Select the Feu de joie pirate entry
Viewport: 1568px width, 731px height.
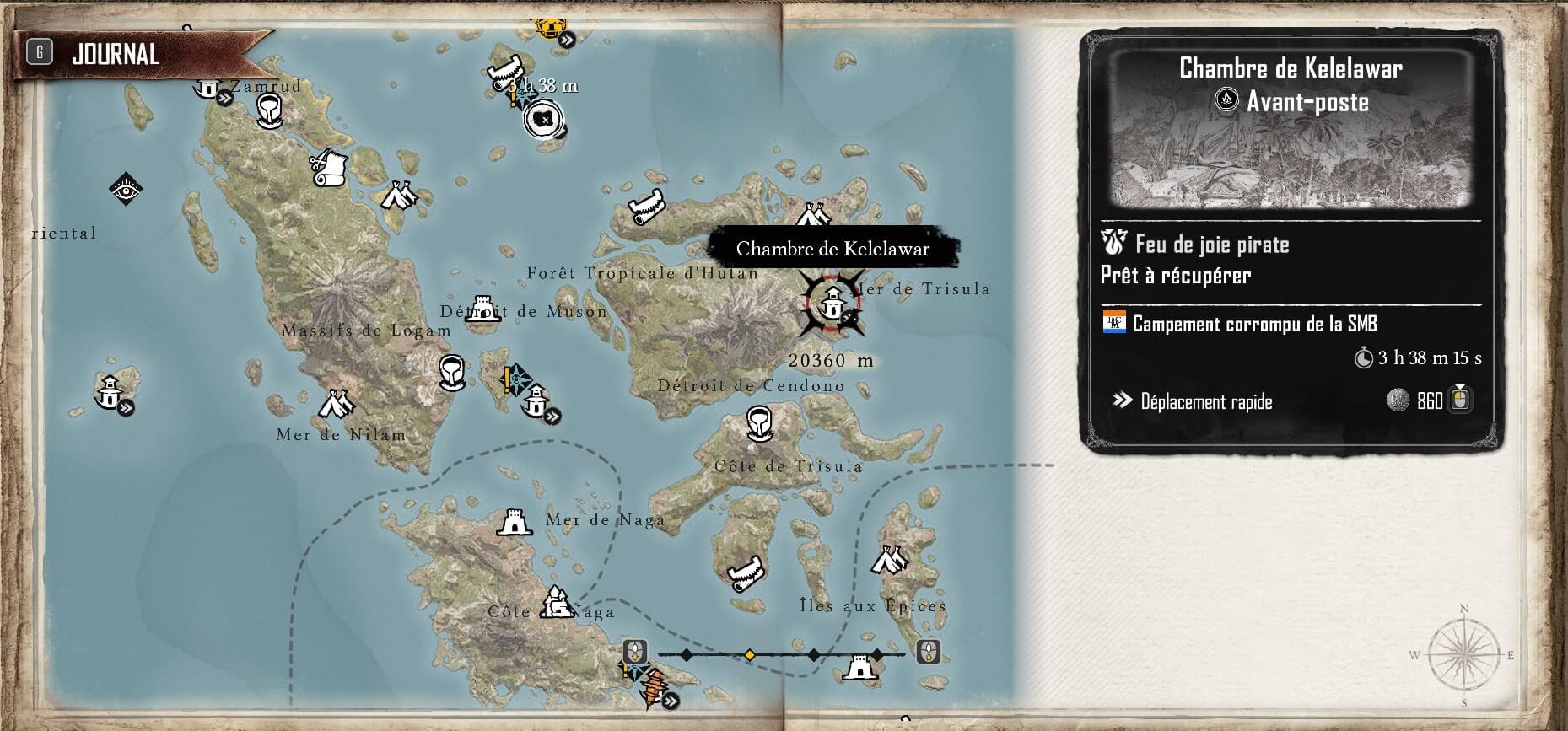(1211, 245)
